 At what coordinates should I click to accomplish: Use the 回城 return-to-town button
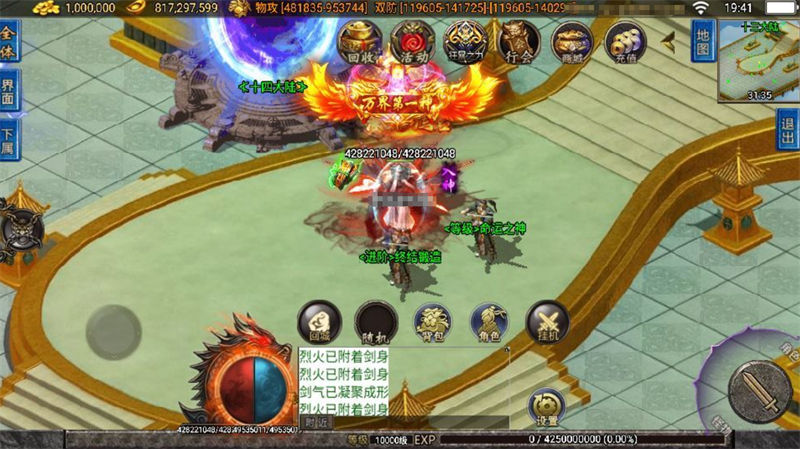click(320, 321)
